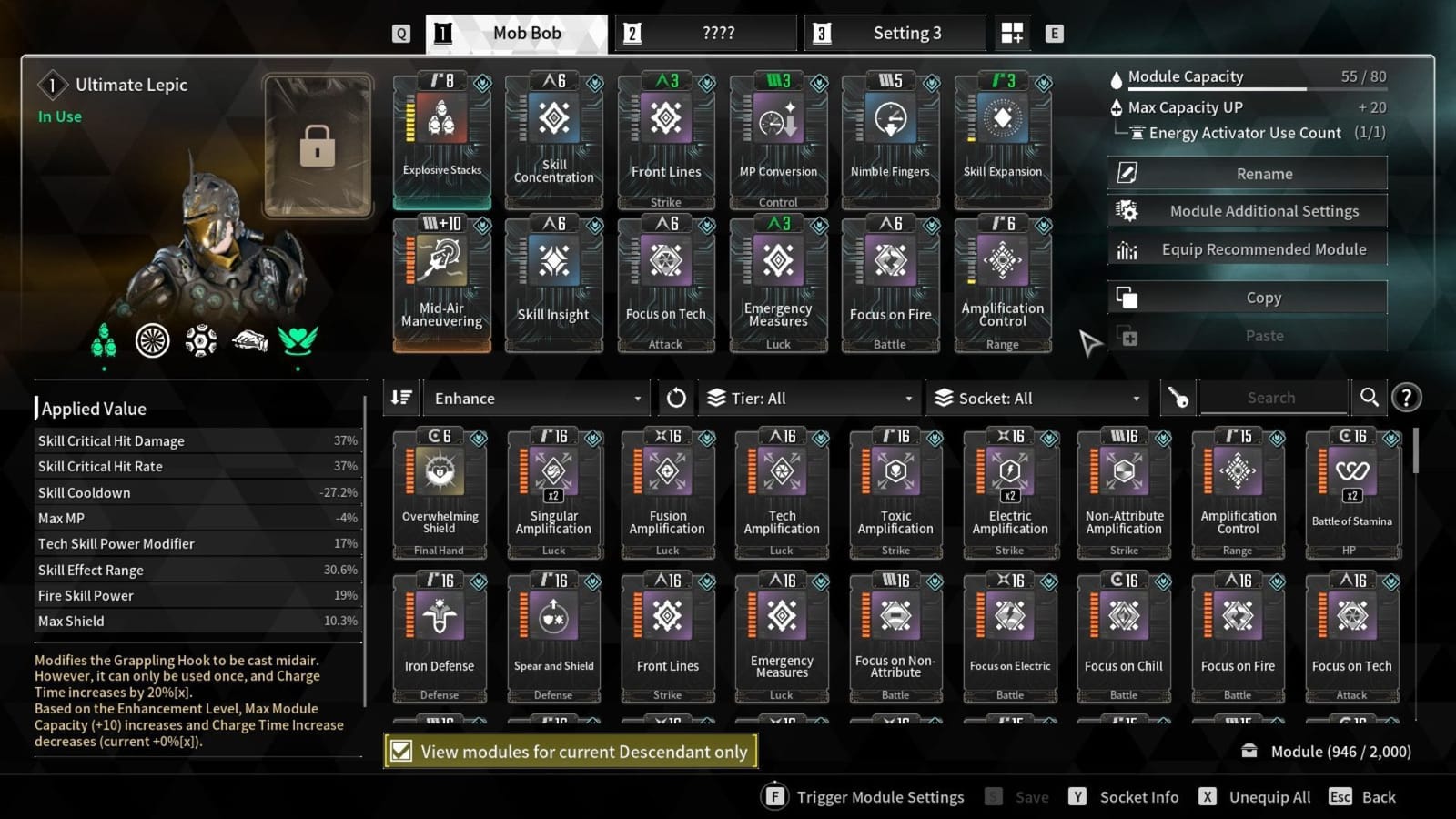Select the Skill Concentration module
The height and width of the screenshot is (819, 1456).
553,136
